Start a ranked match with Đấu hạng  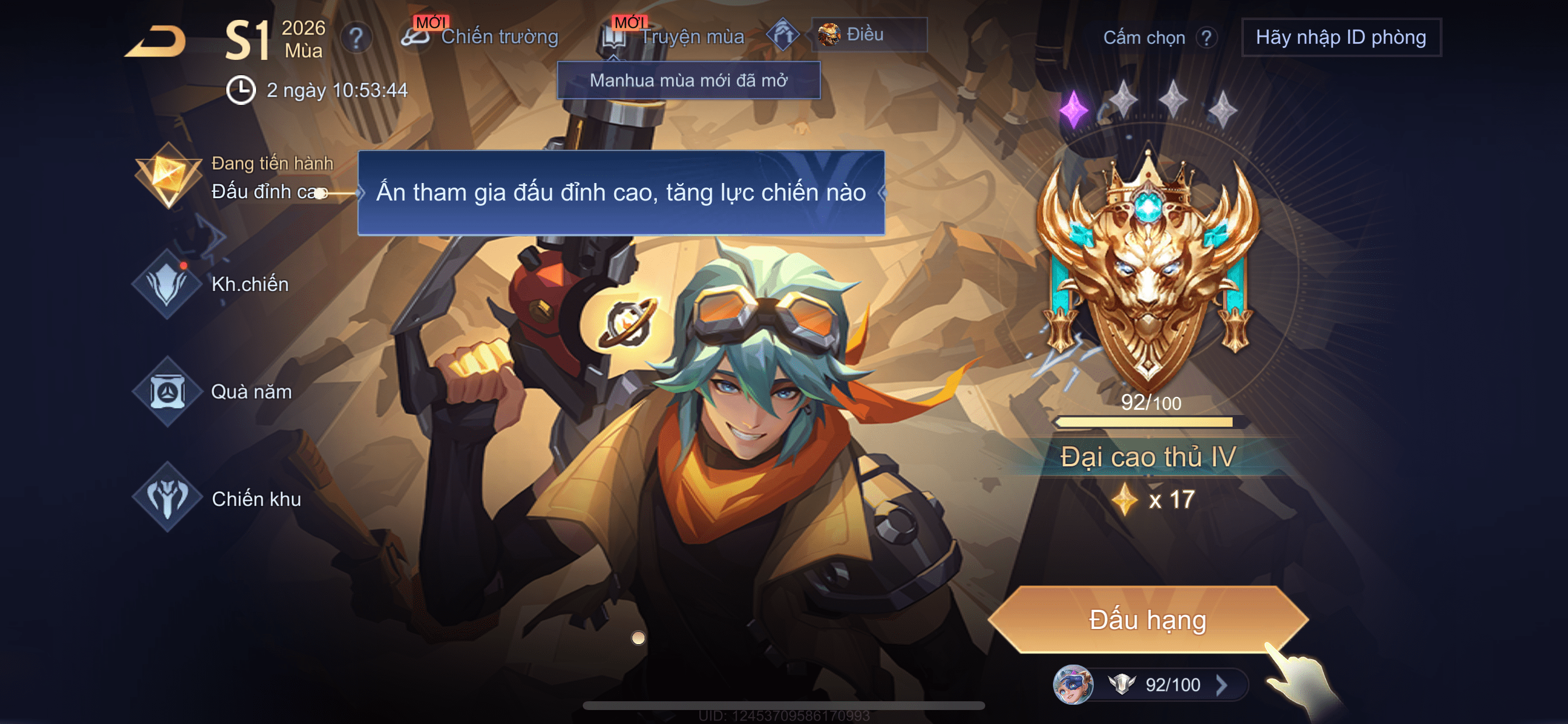[1147, 620]
